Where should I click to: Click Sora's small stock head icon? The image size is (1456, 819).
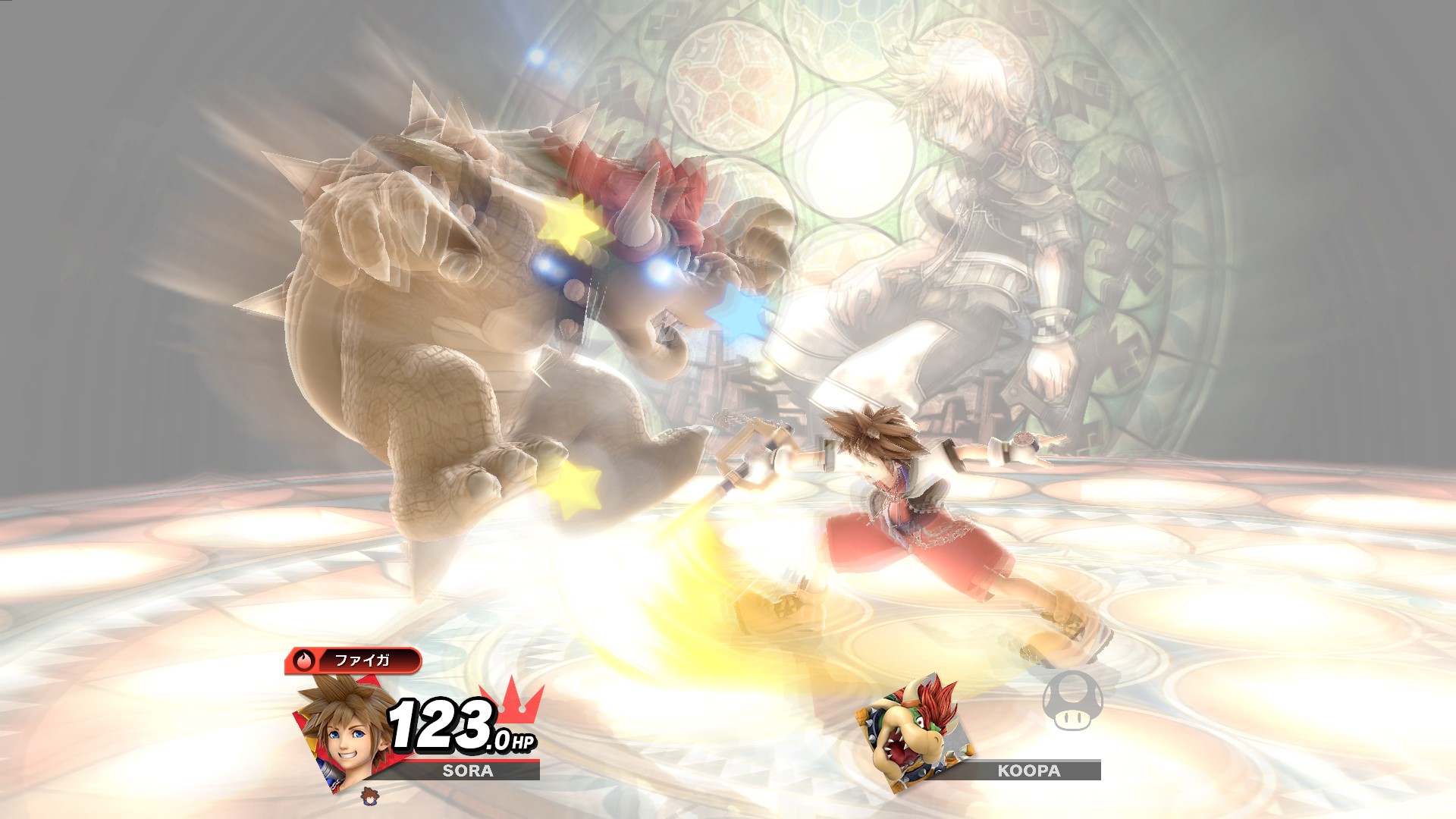371,795
